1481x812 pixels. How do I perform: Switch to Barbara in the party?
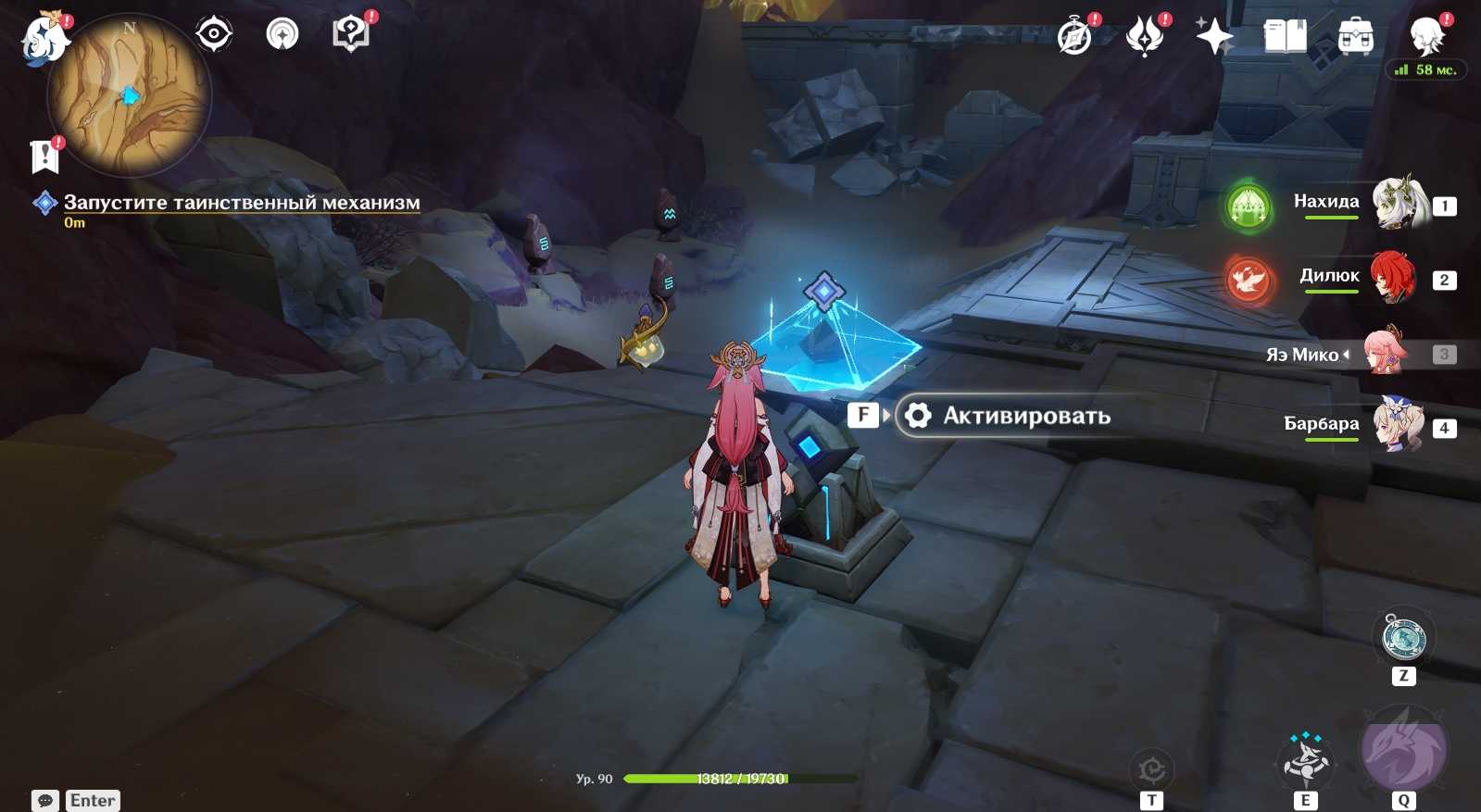(x=1396, y=425)
